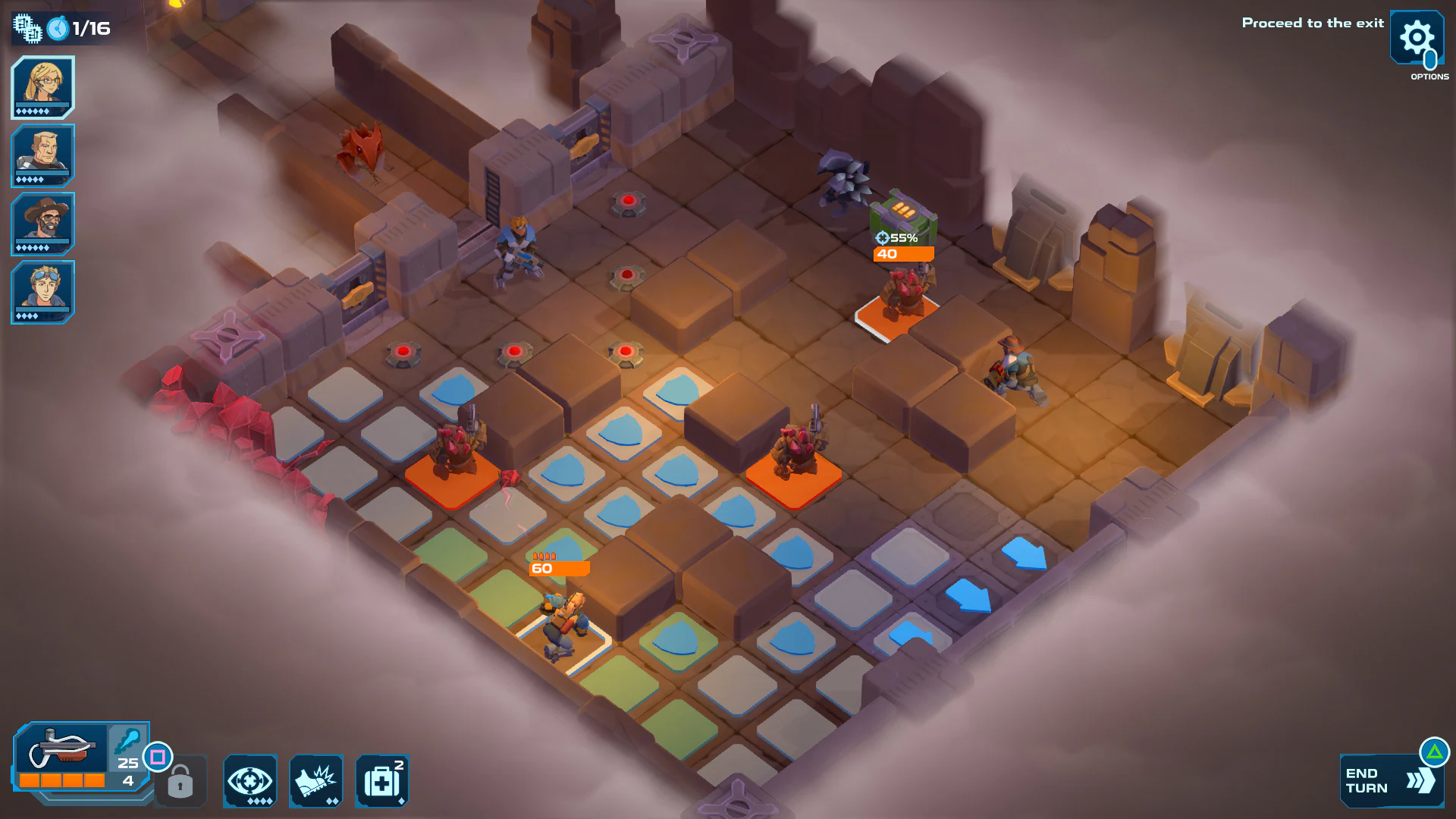Viewport: 1456px width, 819px height.
Task: Use the medkit with 2 charges
Action: click(x=381, y=781)
